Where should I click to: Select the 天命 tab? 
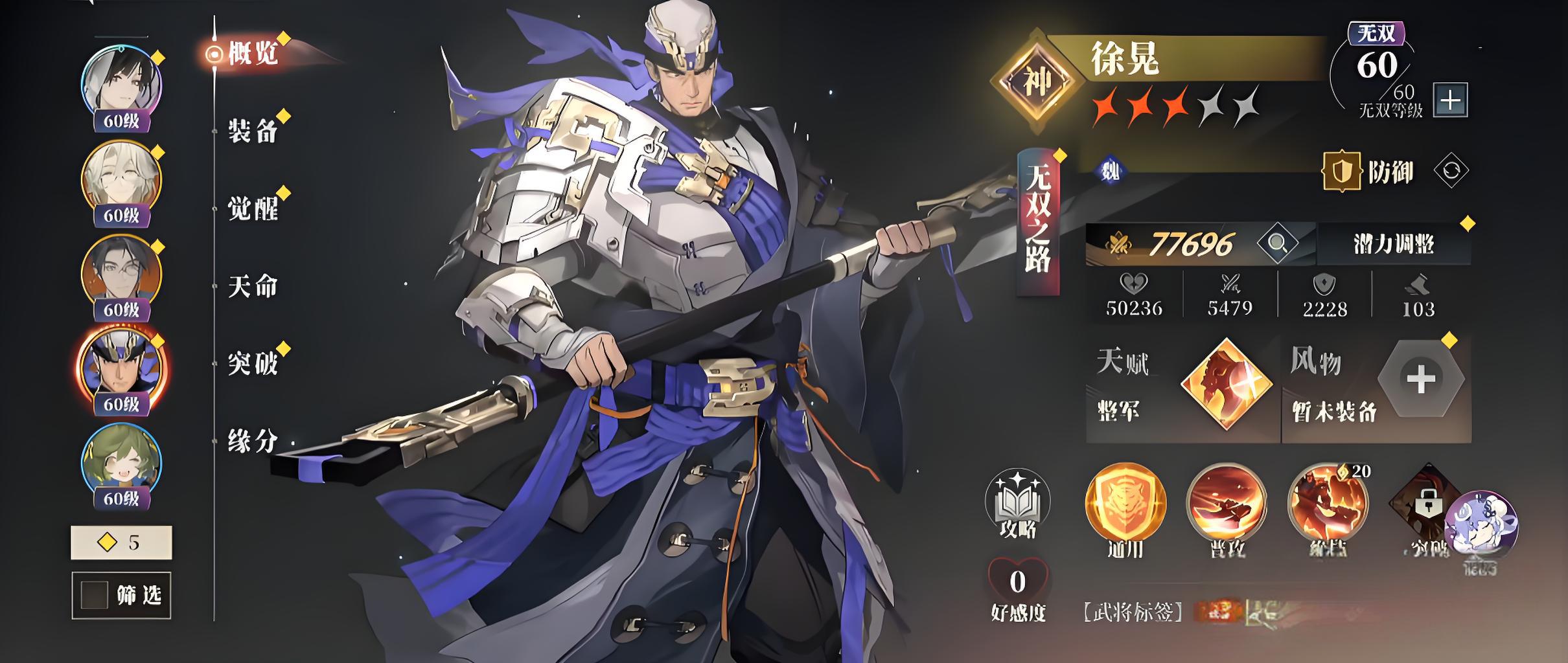253,286
